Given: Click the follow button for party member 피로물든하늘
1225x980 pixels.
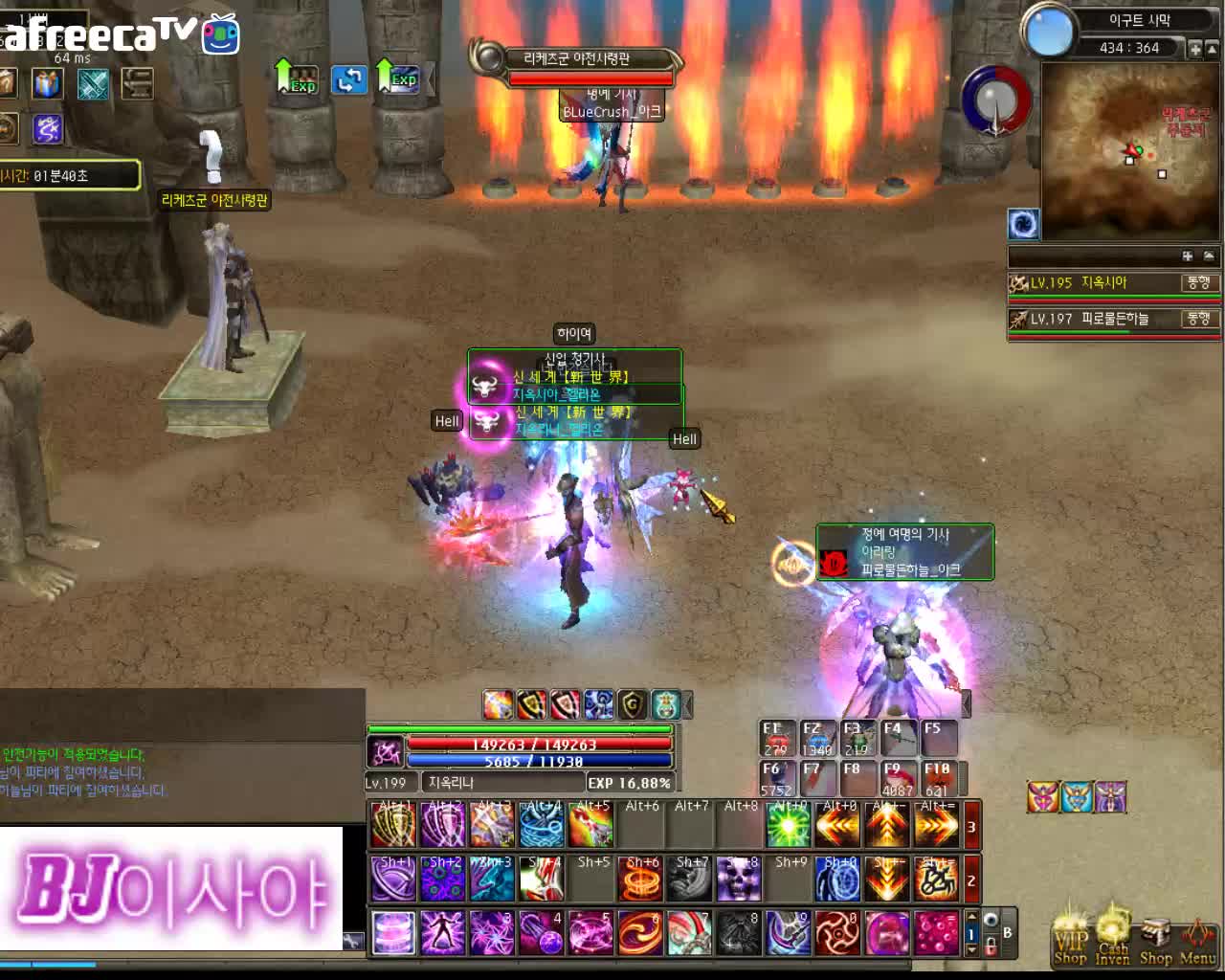Looking at the screenshot, I should point(1198,319).
